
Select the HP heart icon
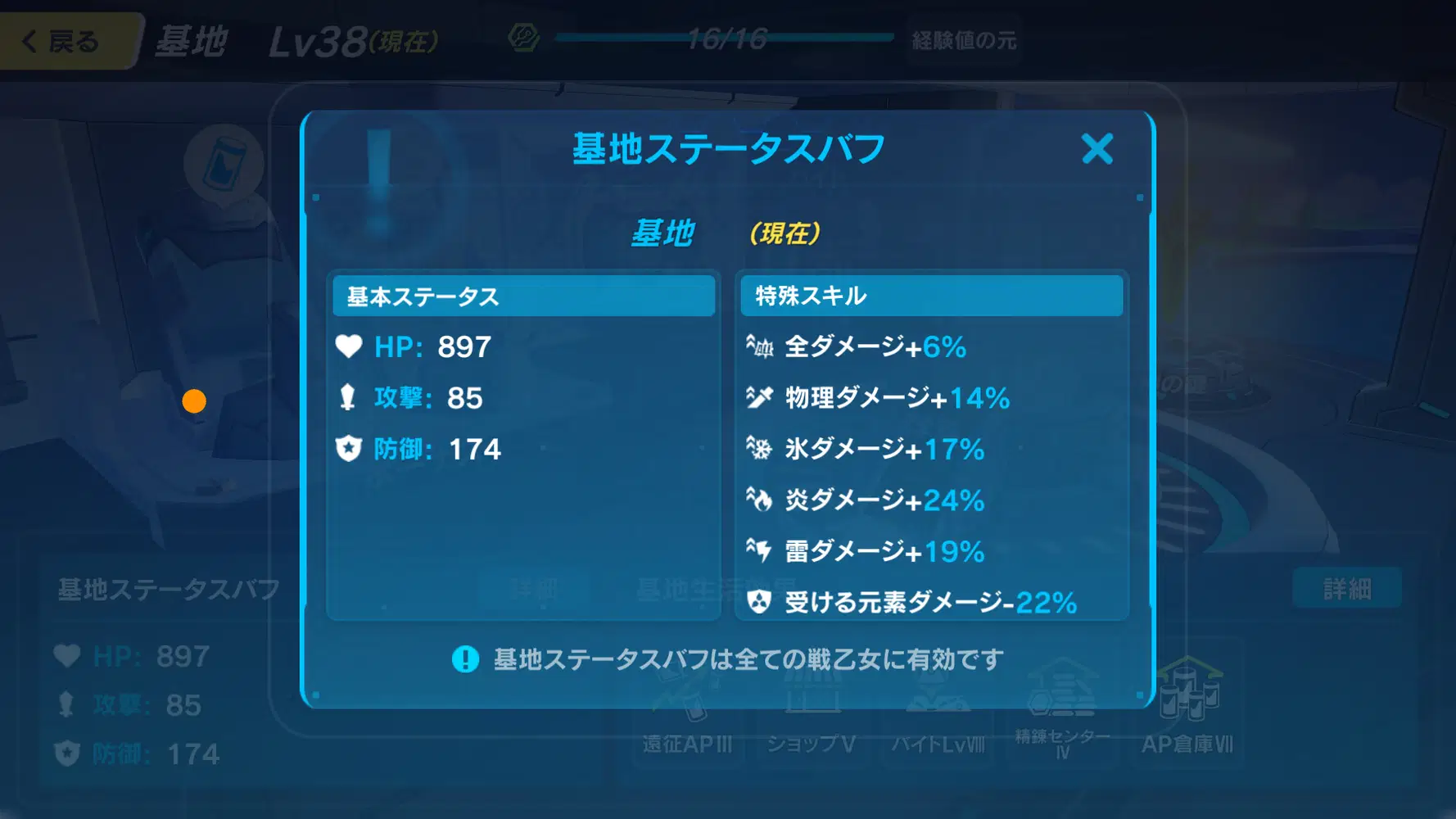(350, 346)
